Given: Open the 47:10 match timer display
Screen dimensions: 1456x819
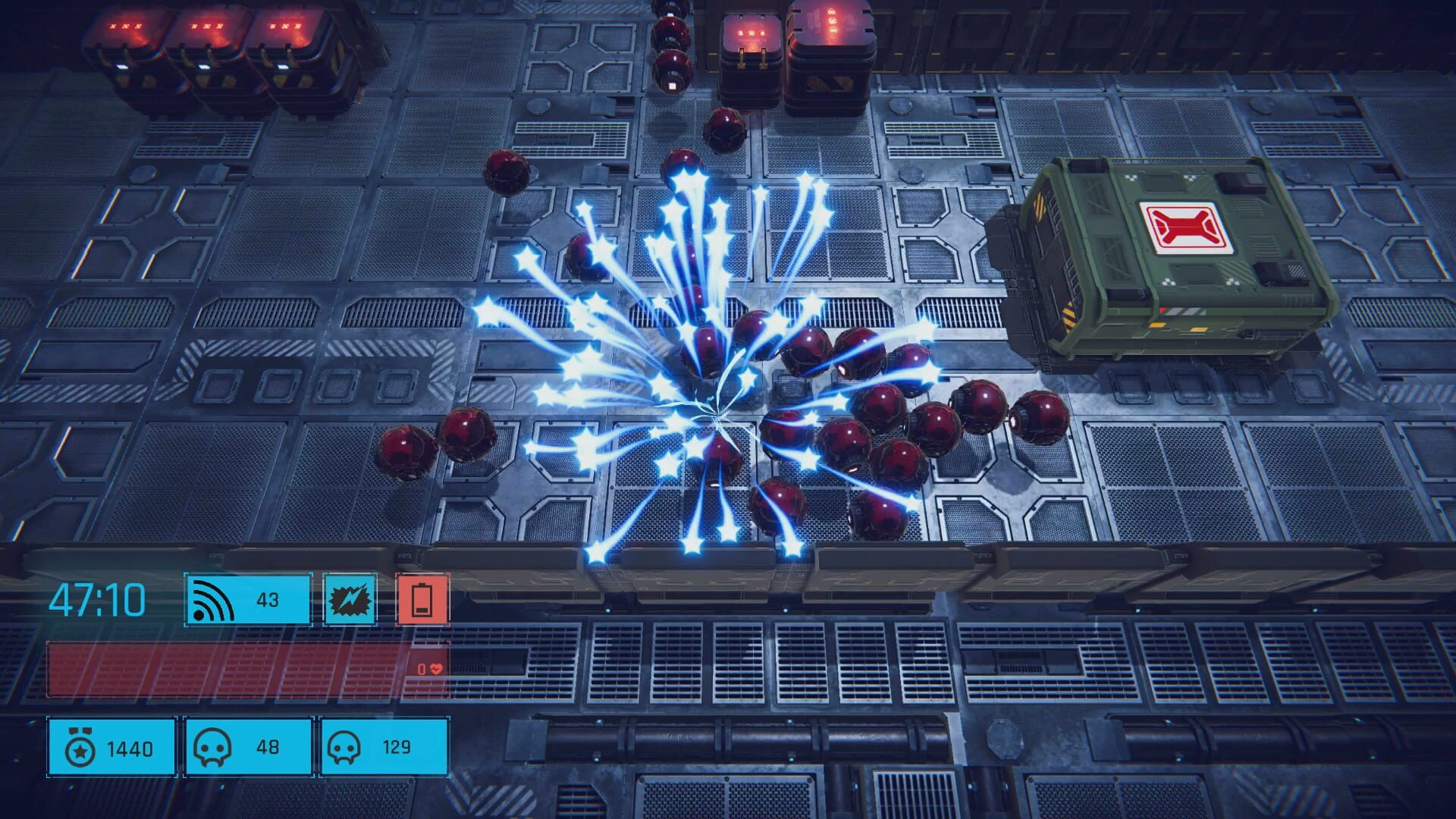Looking at the screenshot, I should point(99,599).
